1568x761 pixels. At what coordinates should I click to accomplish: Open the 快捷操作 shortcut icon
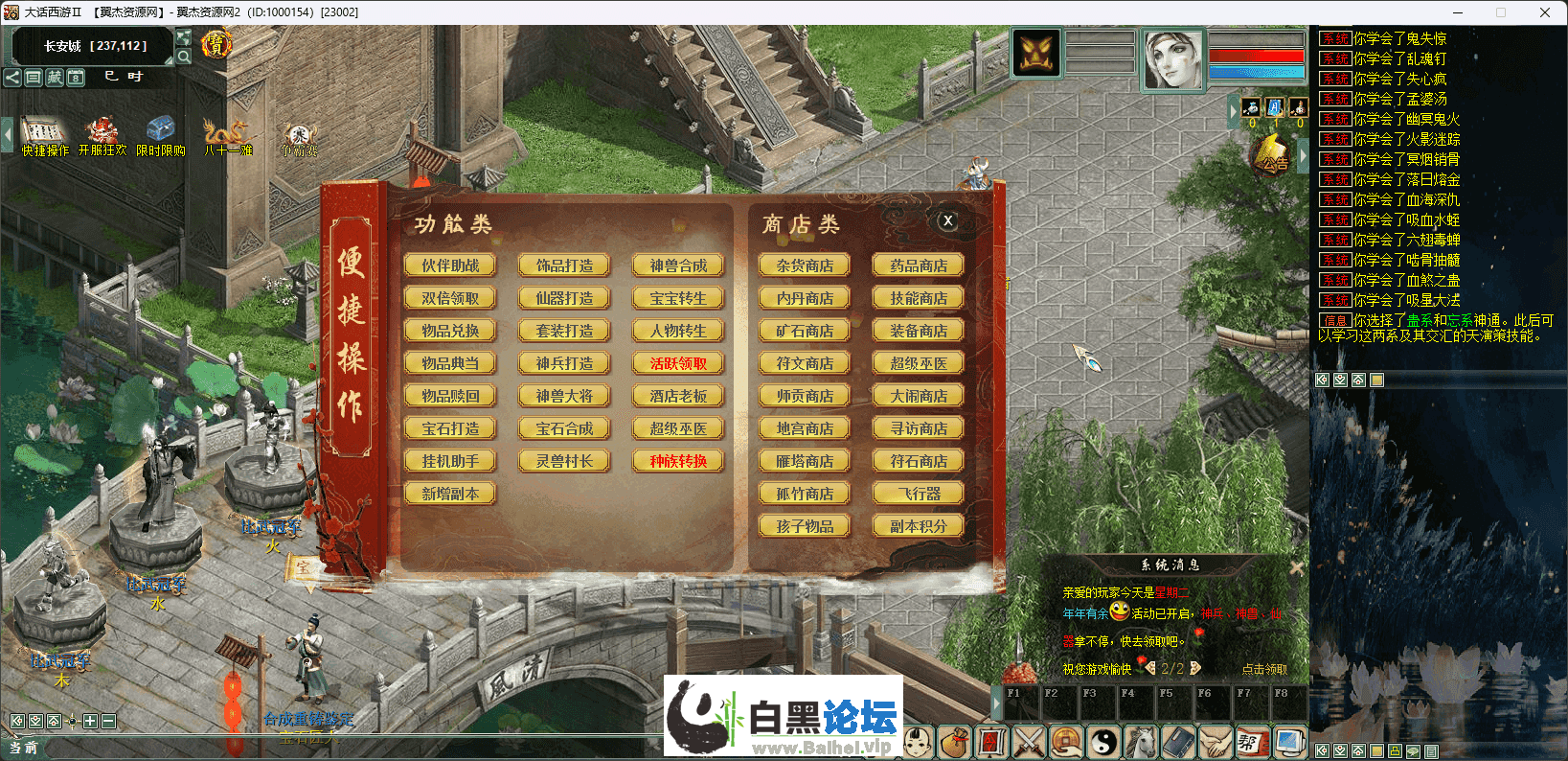[44, 135]
